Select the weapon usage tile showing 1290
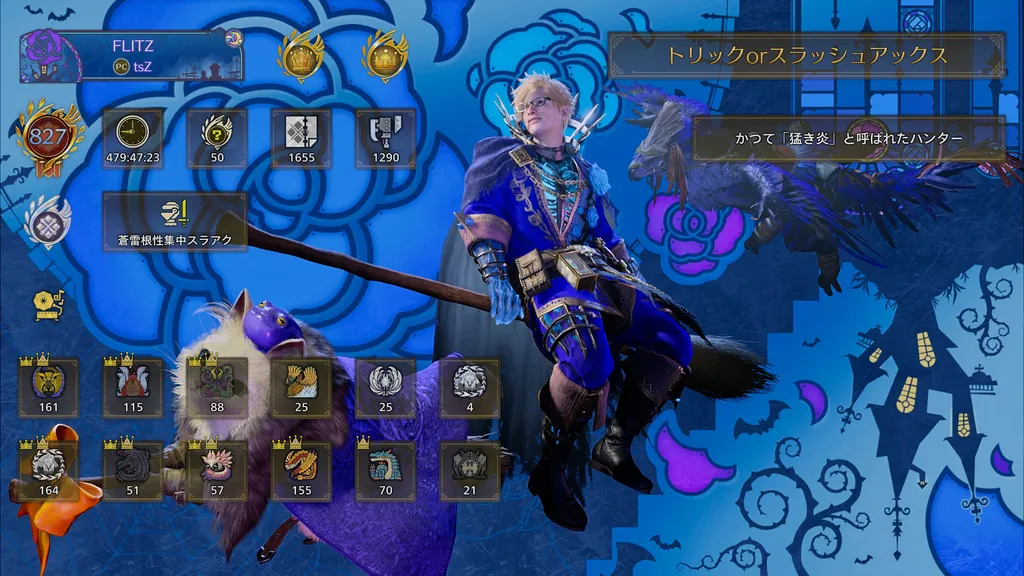This screenshot has width=1024, height=576. click(385, 138)
